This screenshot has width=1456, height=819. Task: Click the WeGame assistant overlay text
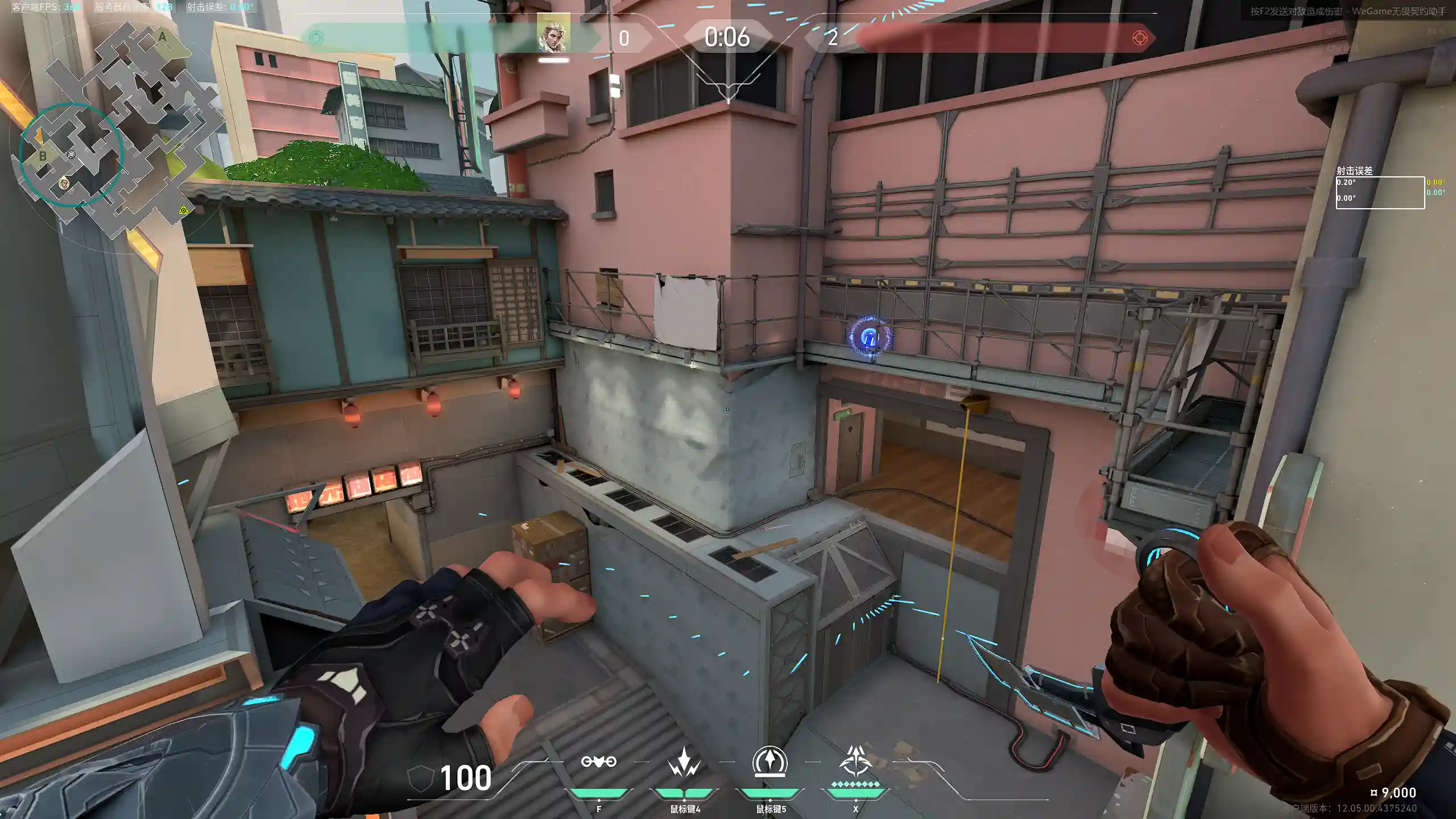[x=1348, y=11]
